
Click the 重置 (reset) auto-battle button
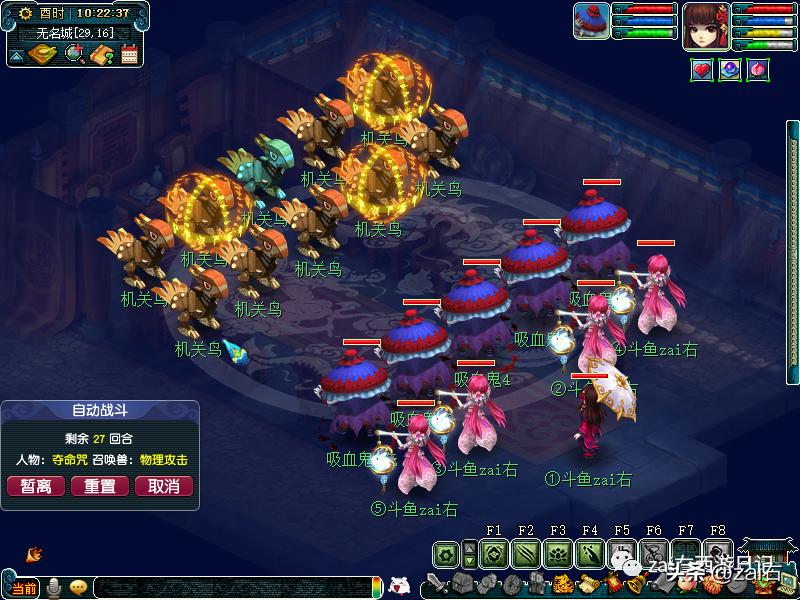pyautogui.click(x=100, y=486)
